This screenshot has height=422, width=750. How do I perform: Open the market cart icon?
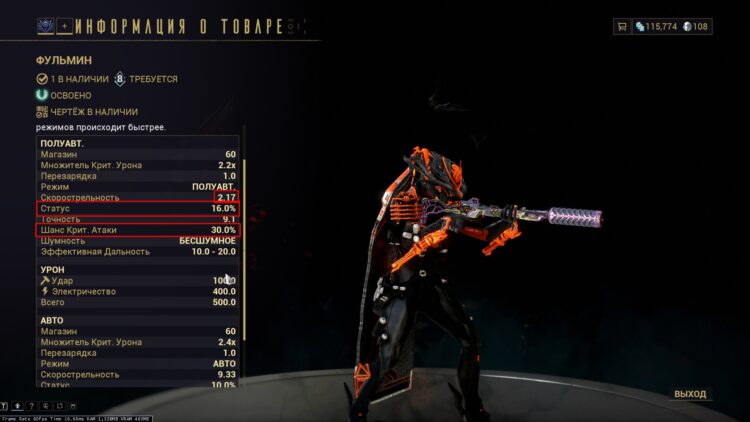click(x=624, y=27)
